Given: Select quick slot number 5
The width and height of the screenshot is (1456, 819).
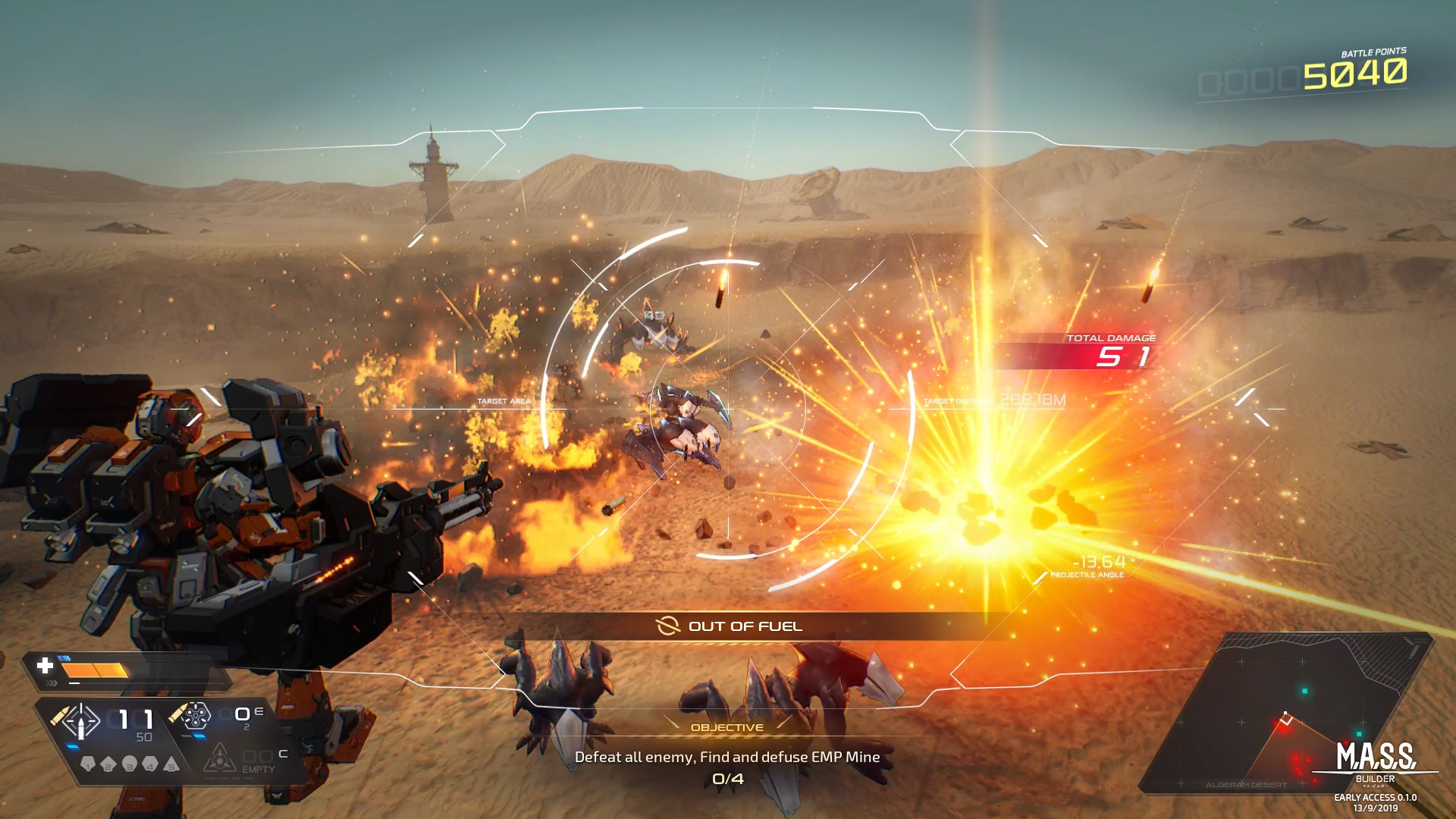Looking at the screenshot, I should pos(171,764).
